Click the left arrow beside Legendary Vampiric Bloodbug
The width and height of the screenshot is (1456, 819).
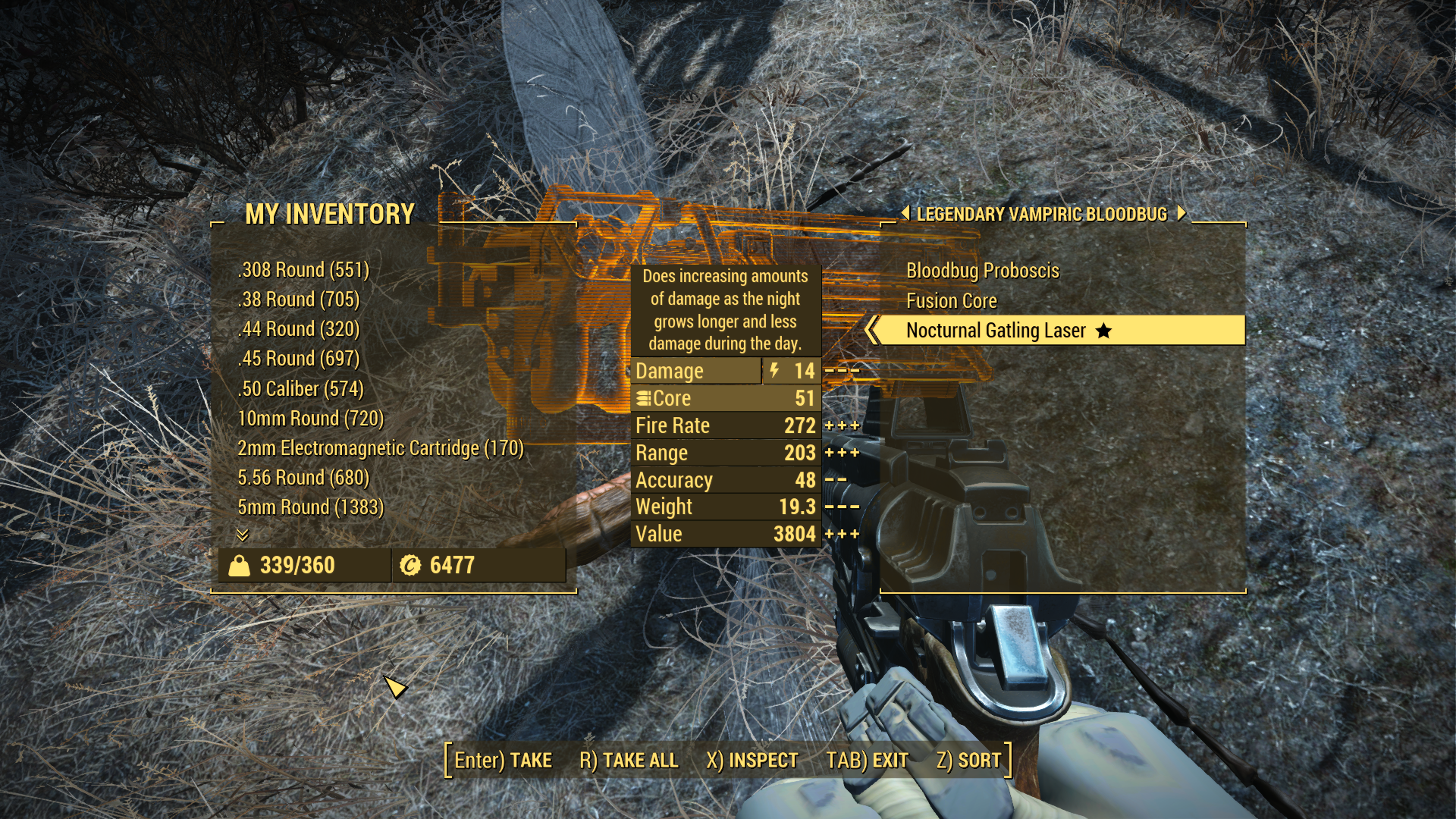(905, 214)
